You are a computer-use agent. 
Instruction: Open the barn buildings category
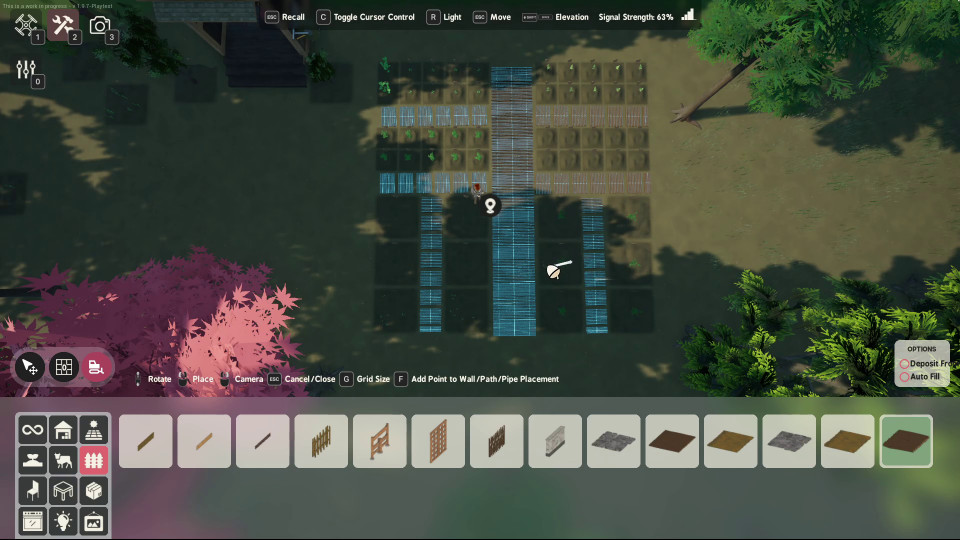(63, 430)
